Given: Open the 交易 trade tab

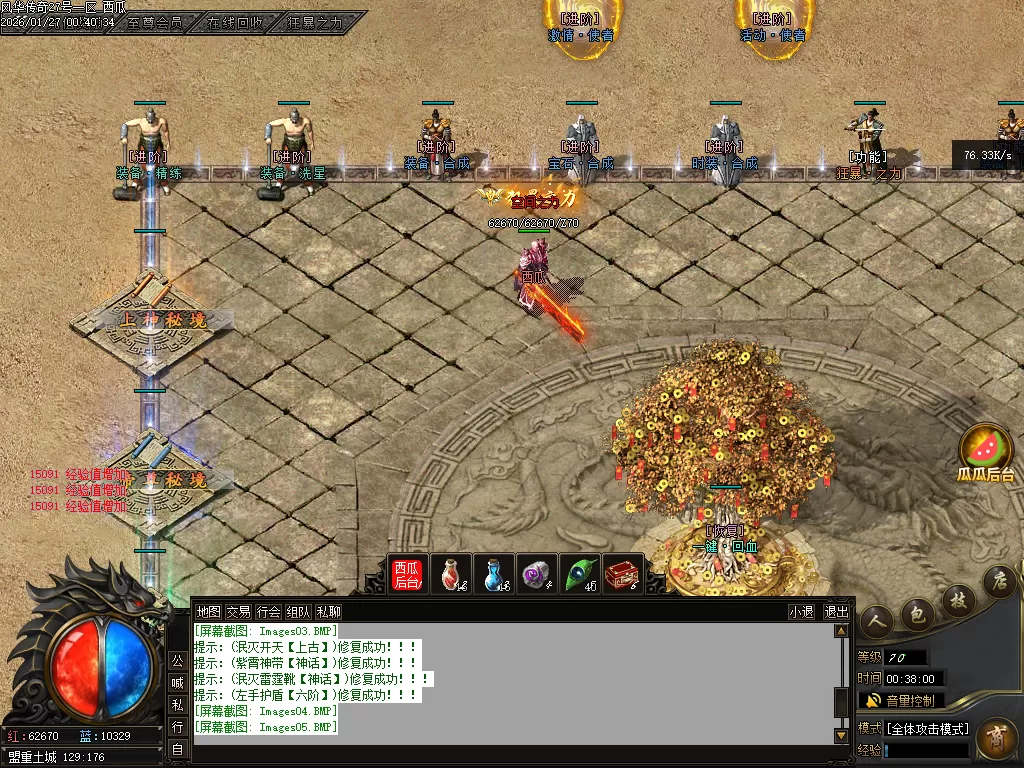Looking at the screenshot, I should [238, 612].
